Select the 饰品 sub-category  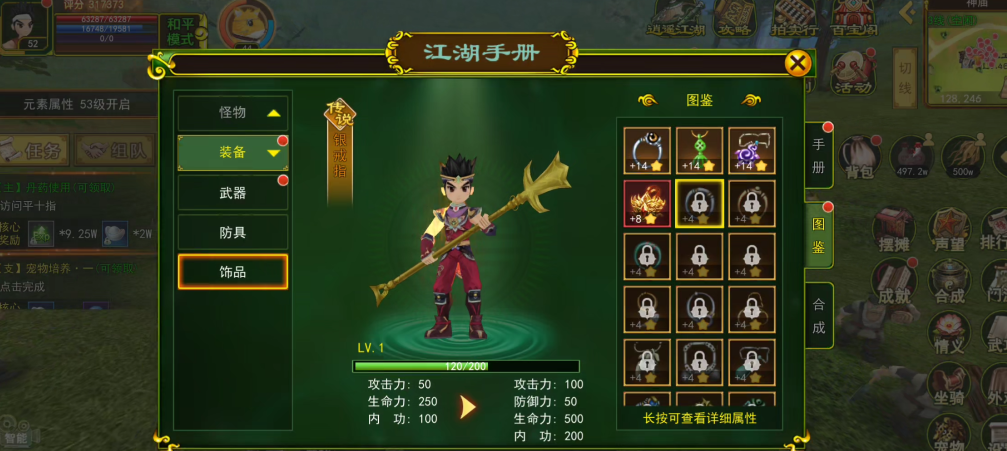[233, 272]
